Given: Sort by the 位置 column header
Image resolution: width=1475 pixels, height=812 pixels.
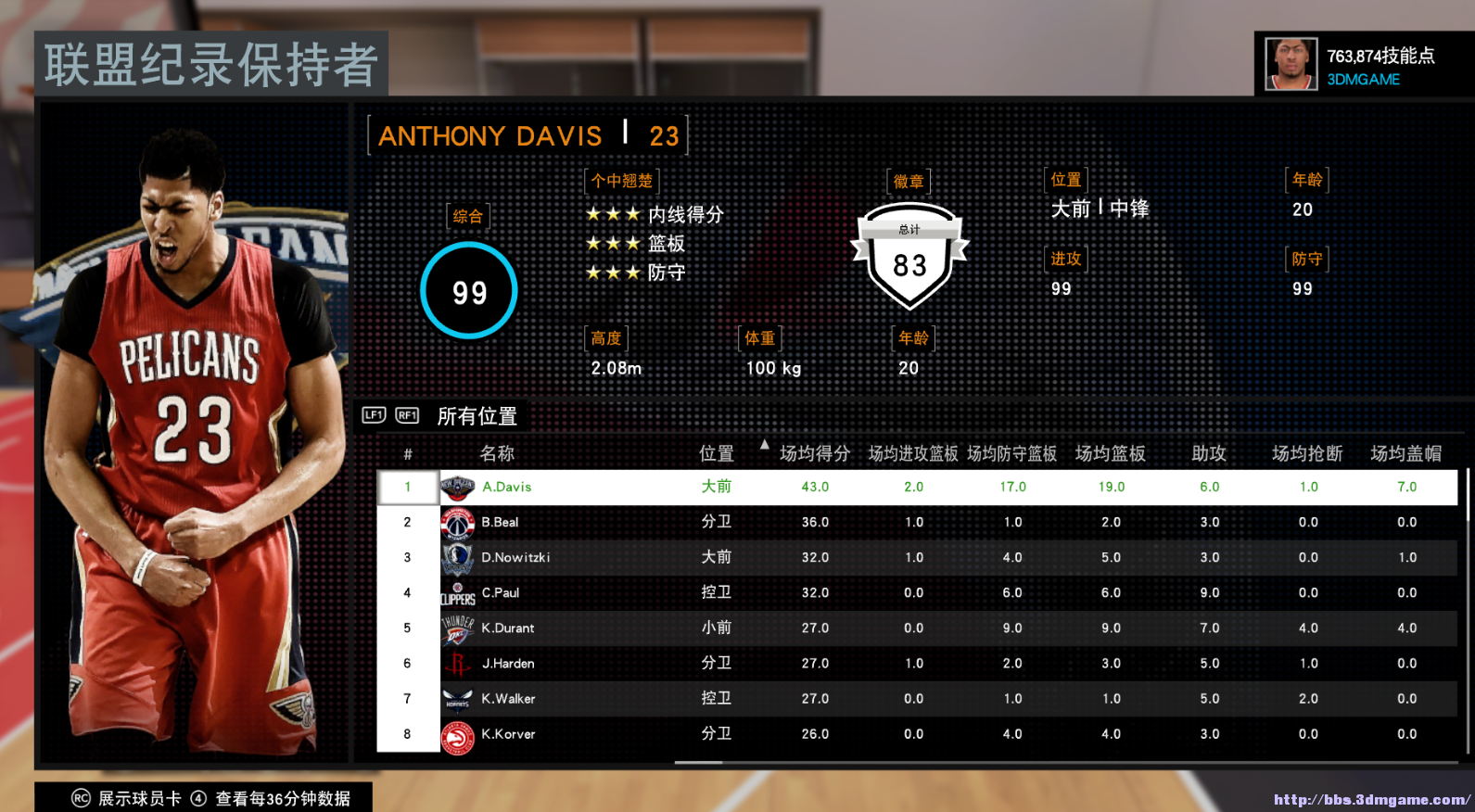Looking at the screenshot, I should pyautogui.click(x=716, y=453).
